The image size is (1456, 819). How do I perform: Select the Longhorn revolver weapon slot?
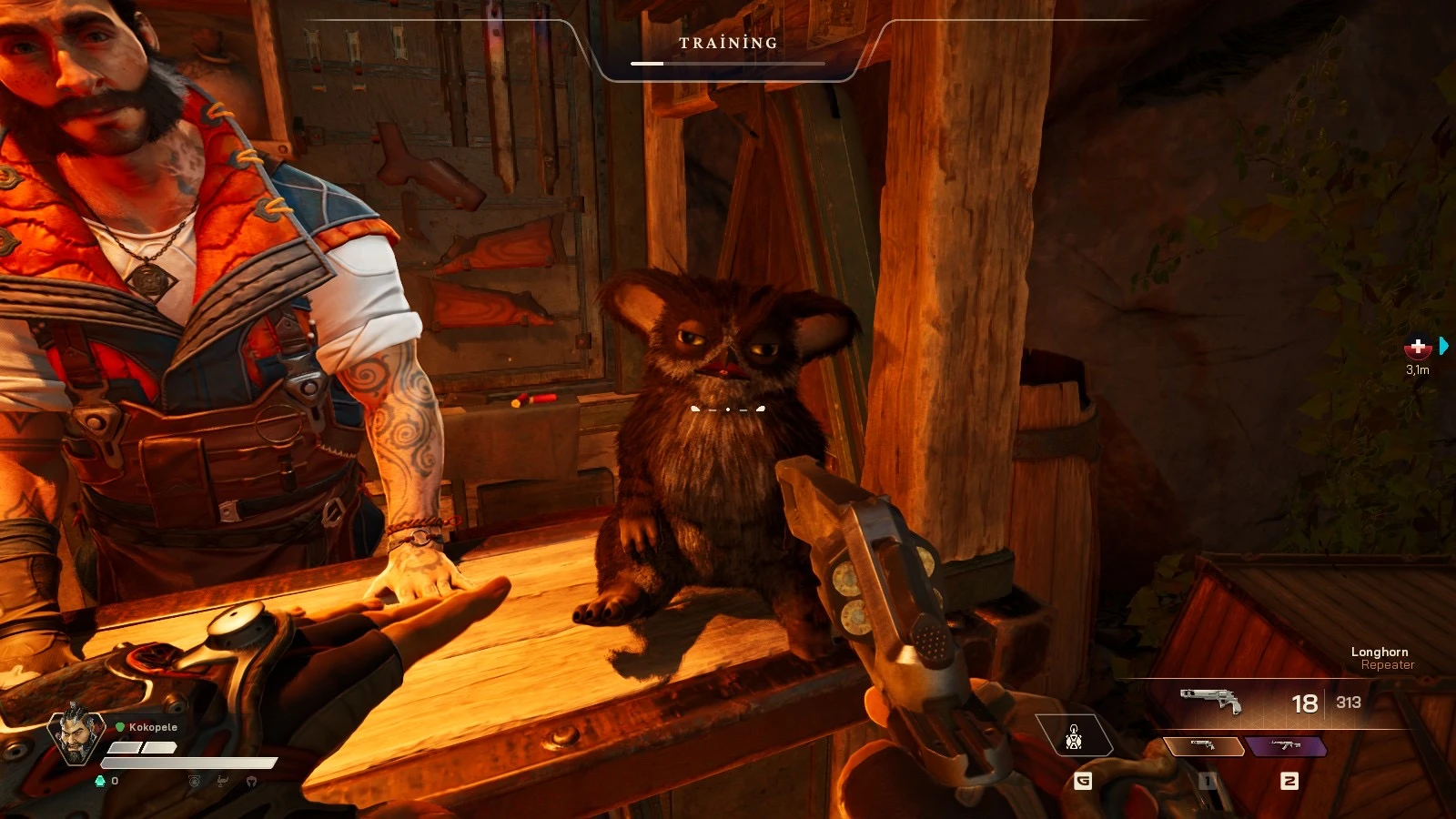pos(1204,747)
